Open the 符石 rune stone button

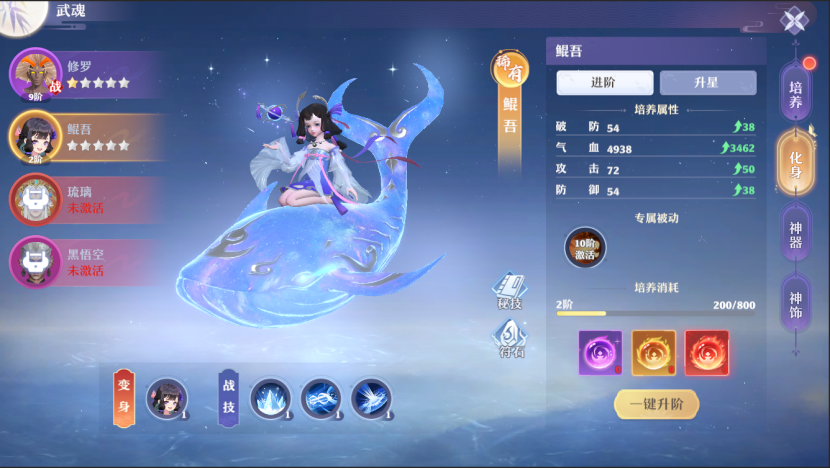(x=511, y=339)
